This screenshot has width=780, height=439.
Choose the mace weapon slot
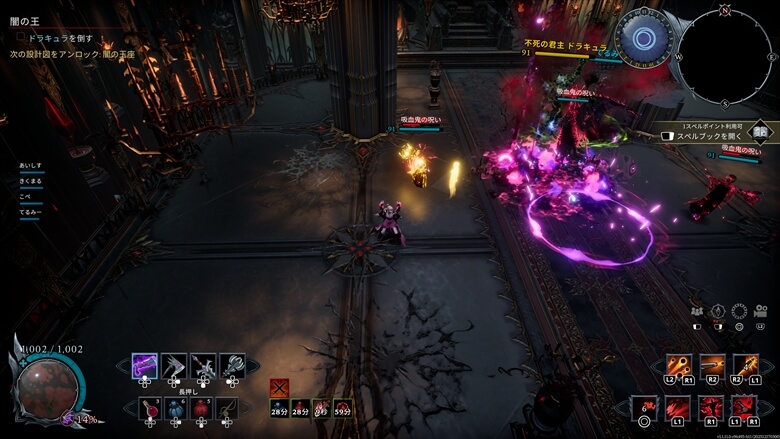point(232,365)
